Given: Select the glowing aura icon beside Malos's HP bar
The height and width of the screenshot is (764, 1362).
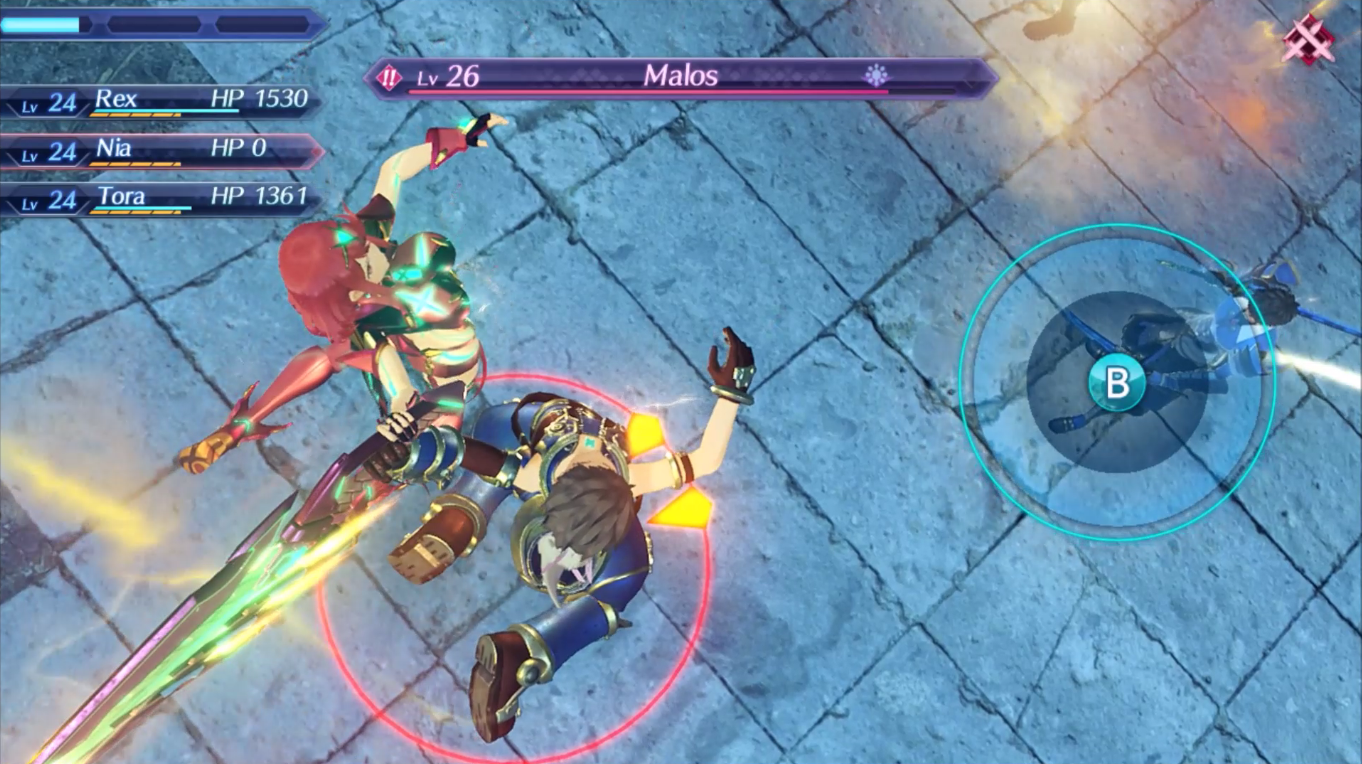Looking at the screenshot, I should coord(876,76).
